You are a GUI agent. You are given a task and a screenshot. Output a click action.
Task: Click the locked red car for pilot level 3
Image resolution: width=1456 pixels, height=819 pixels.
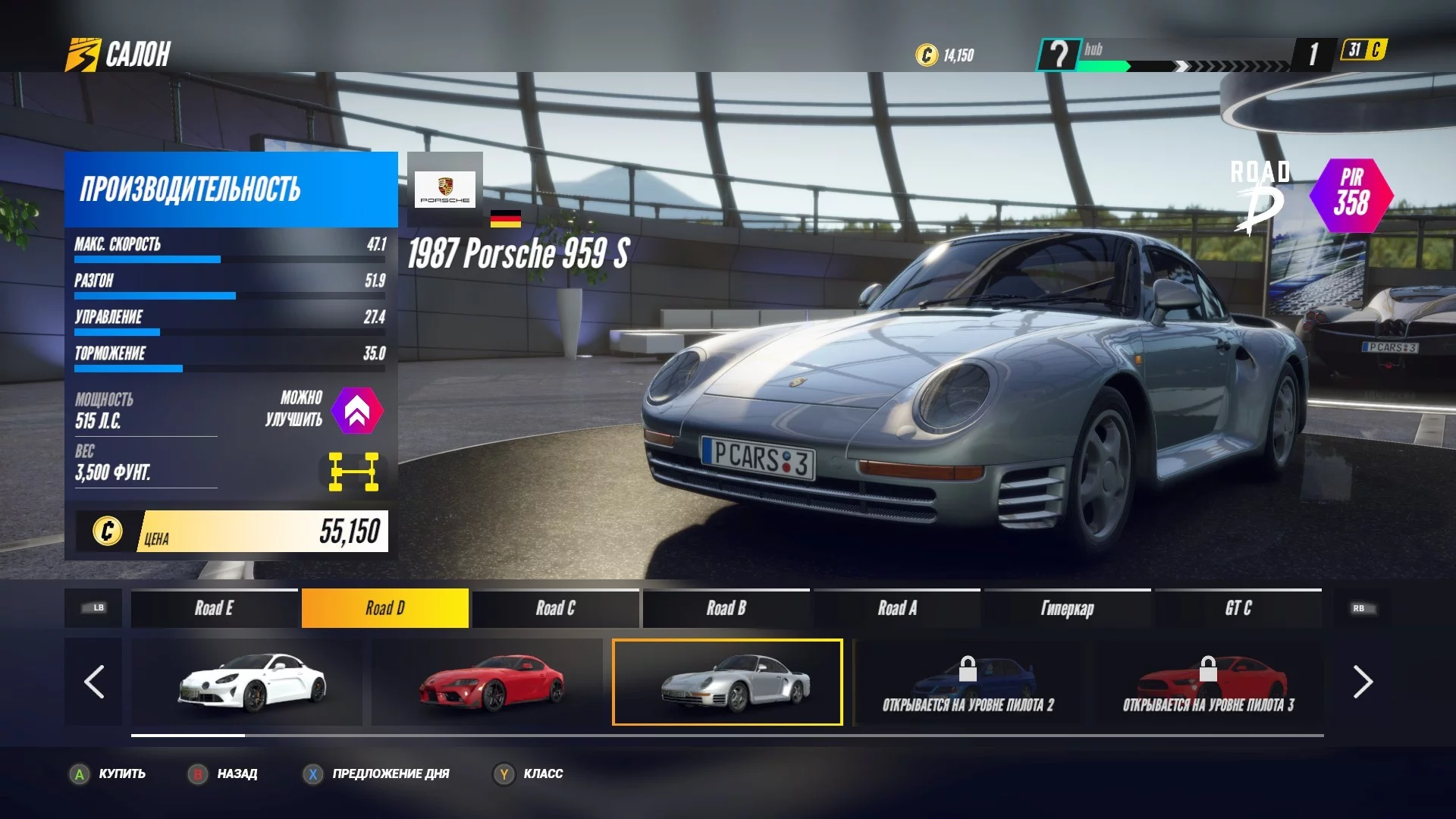click(1208, 682)
